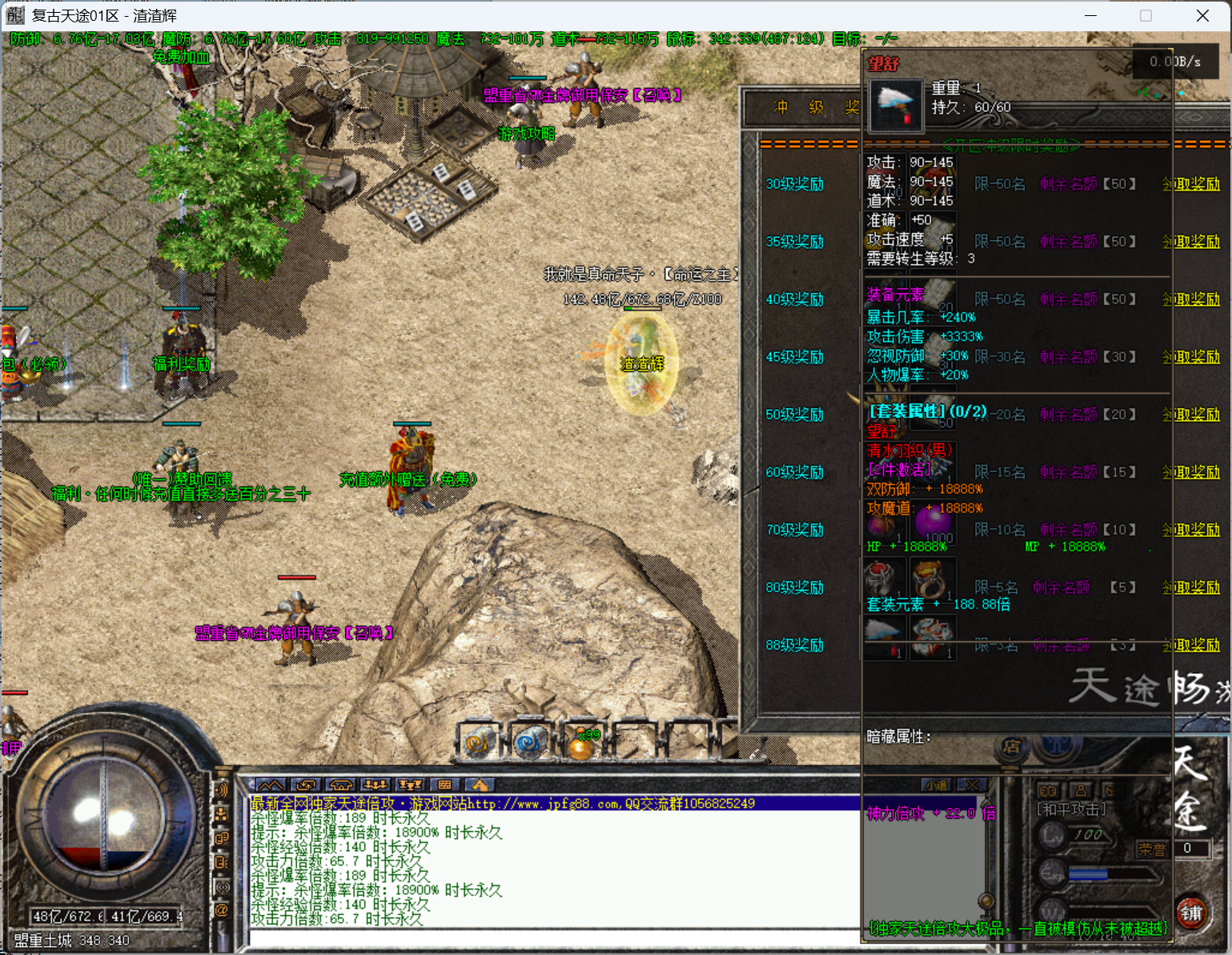The image size is (1232, 955).
Task: Close the game with the X button beside 小退
Action: (x=972, y=785)
